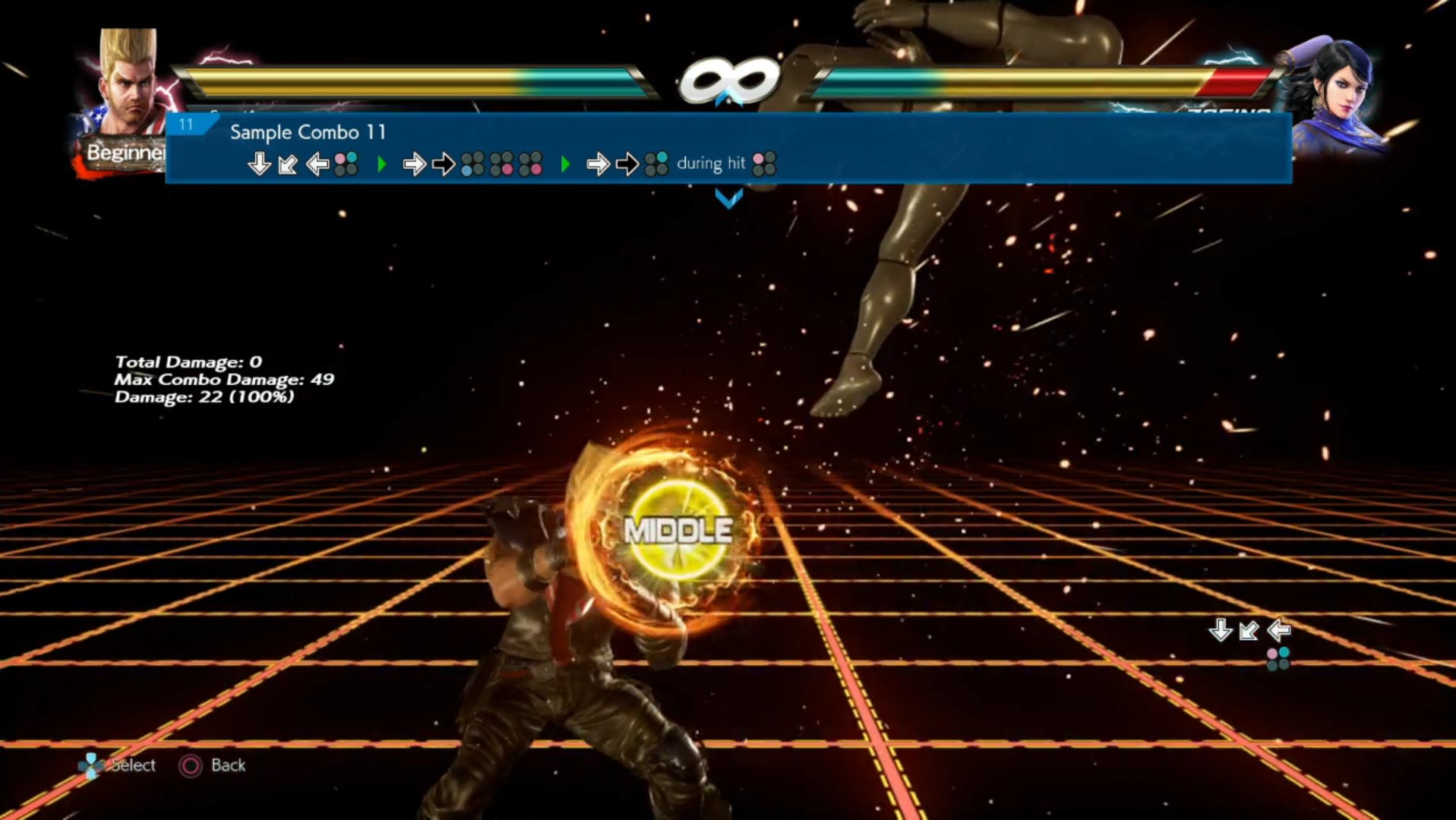Click the down-back diagonal arrow in the combo panel
Screen dimensions: 1456x820
click(287, 162)
